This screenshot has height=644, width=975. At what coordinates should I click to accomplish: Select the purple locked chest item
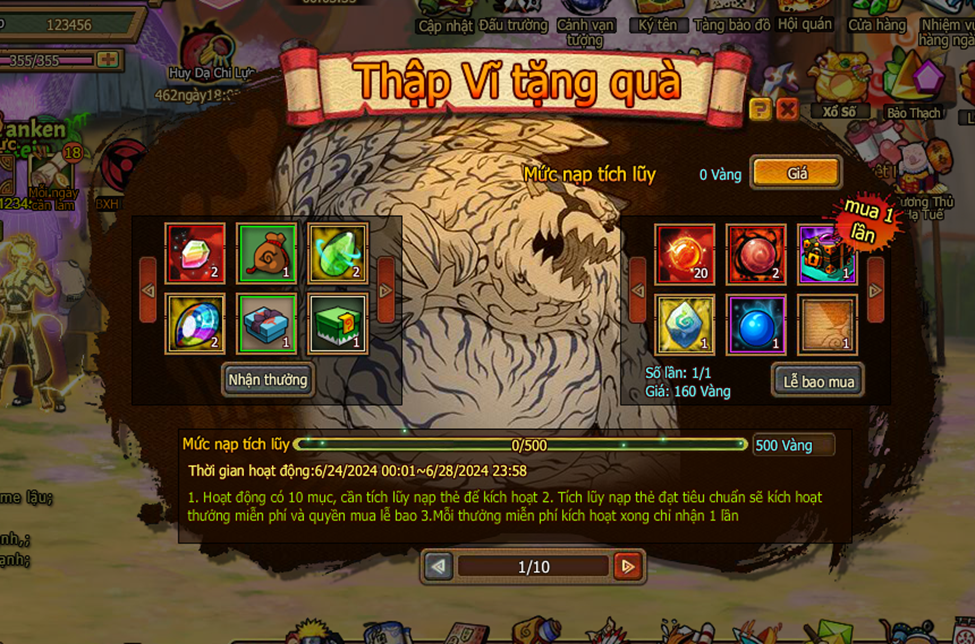[827, 253]
